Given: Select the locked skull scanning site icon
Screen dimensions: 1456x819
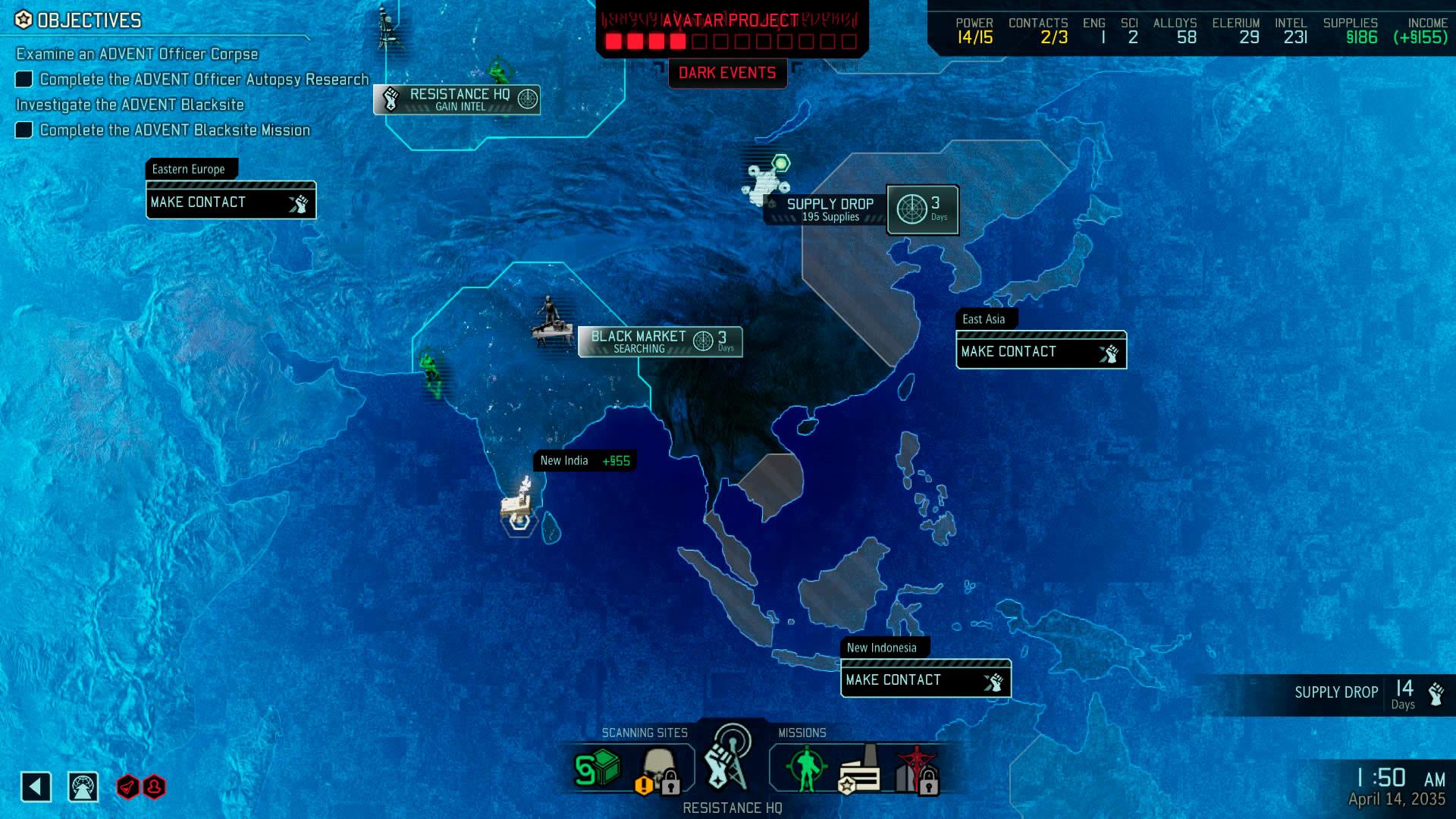Looking at the screenshot, I should pos(658,771).
